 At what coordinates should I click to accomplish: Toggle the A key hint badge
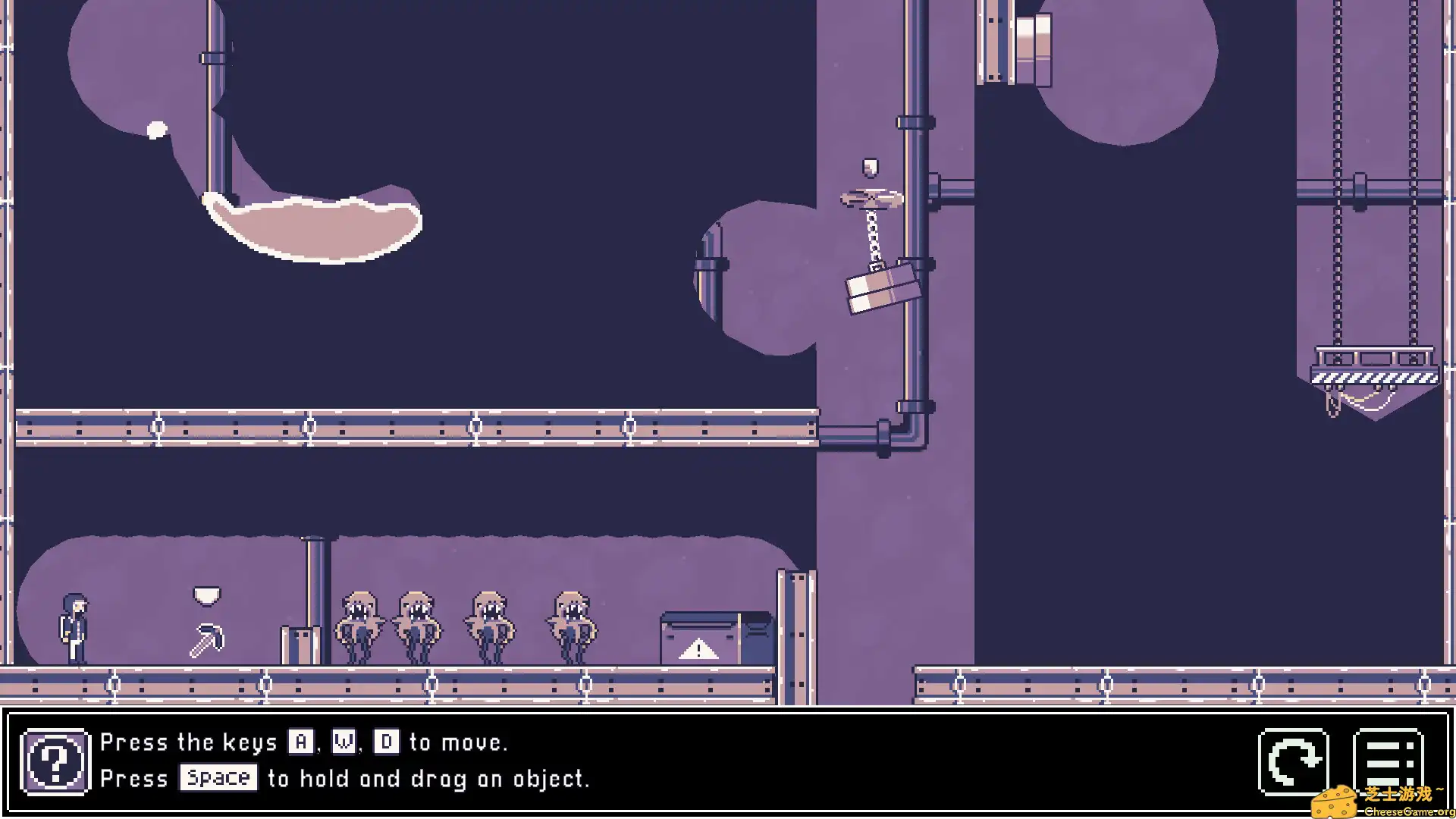click(302, 742)
